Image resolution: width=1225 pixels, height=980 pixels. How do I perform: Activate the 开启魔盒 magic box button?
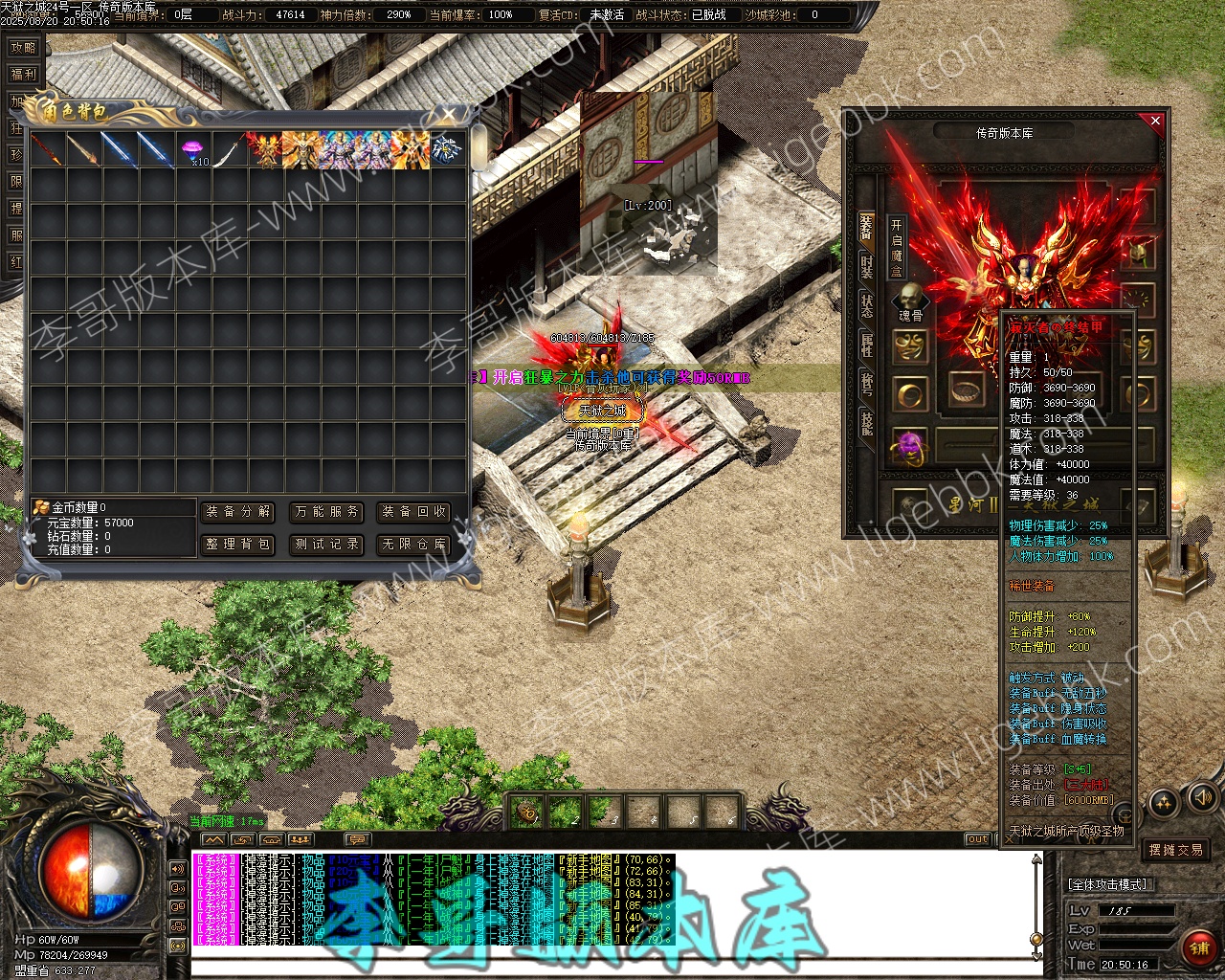(x=897, y=247)
